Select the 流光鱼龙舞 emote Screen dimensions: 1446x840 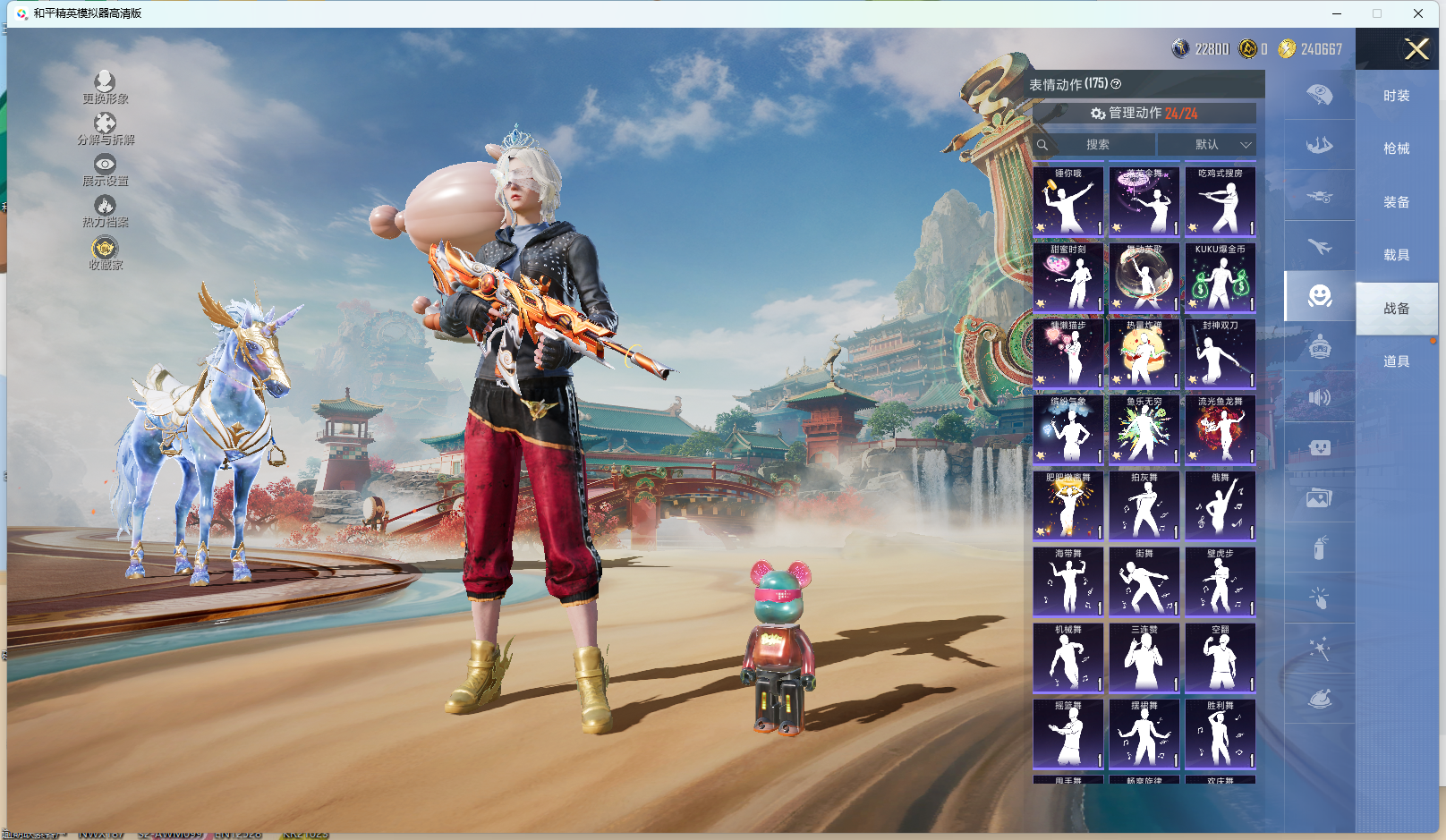(x=1220, y=429)
